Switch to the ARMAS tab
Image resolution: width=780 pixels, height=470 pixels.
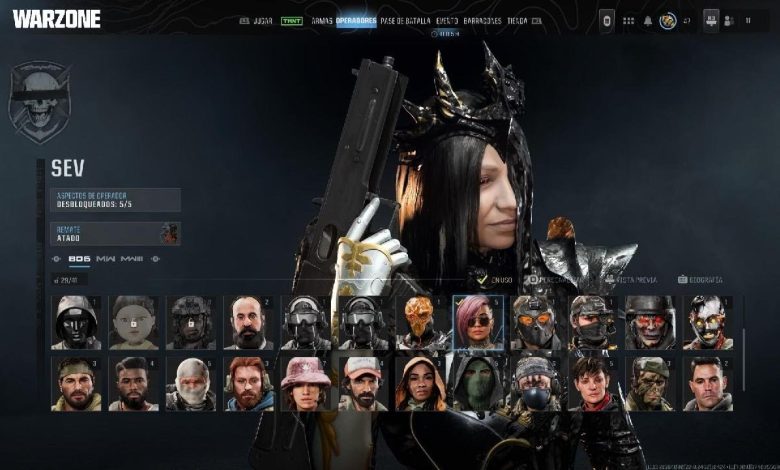[x=321, y=20]
